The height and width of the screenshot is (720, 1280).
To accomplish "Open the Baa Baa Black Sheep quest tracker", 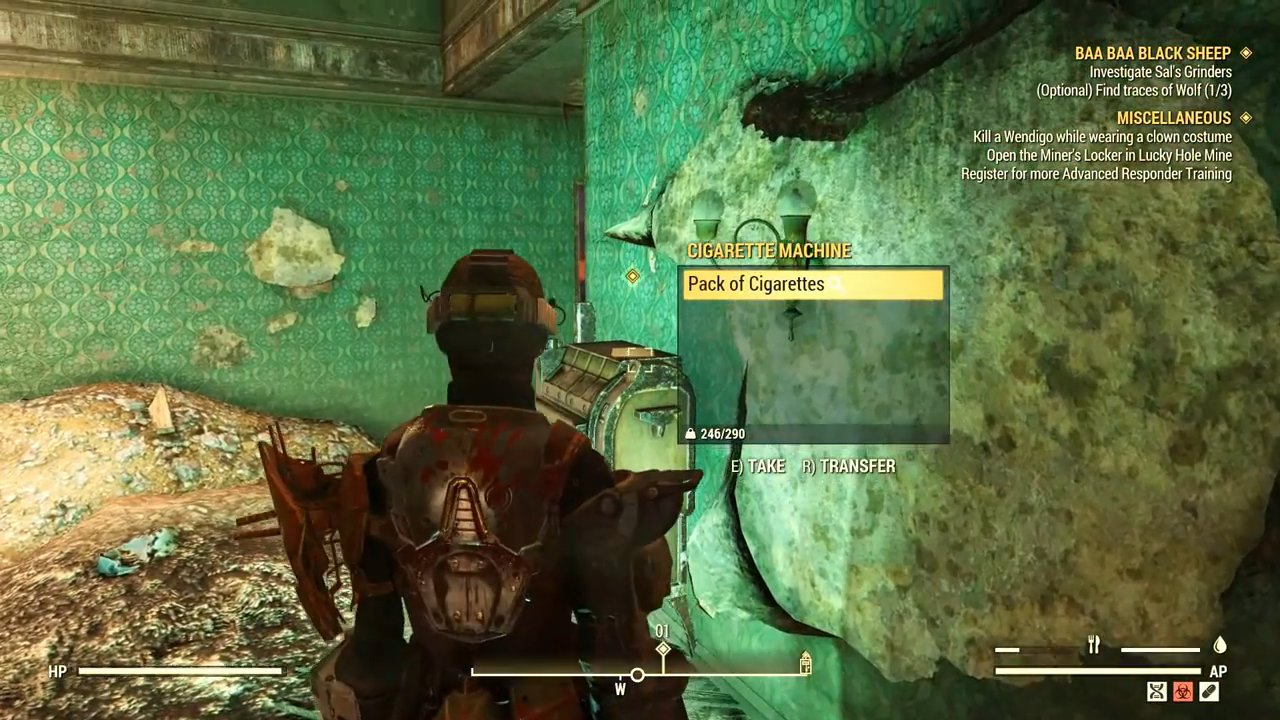I will [1152, 53].
